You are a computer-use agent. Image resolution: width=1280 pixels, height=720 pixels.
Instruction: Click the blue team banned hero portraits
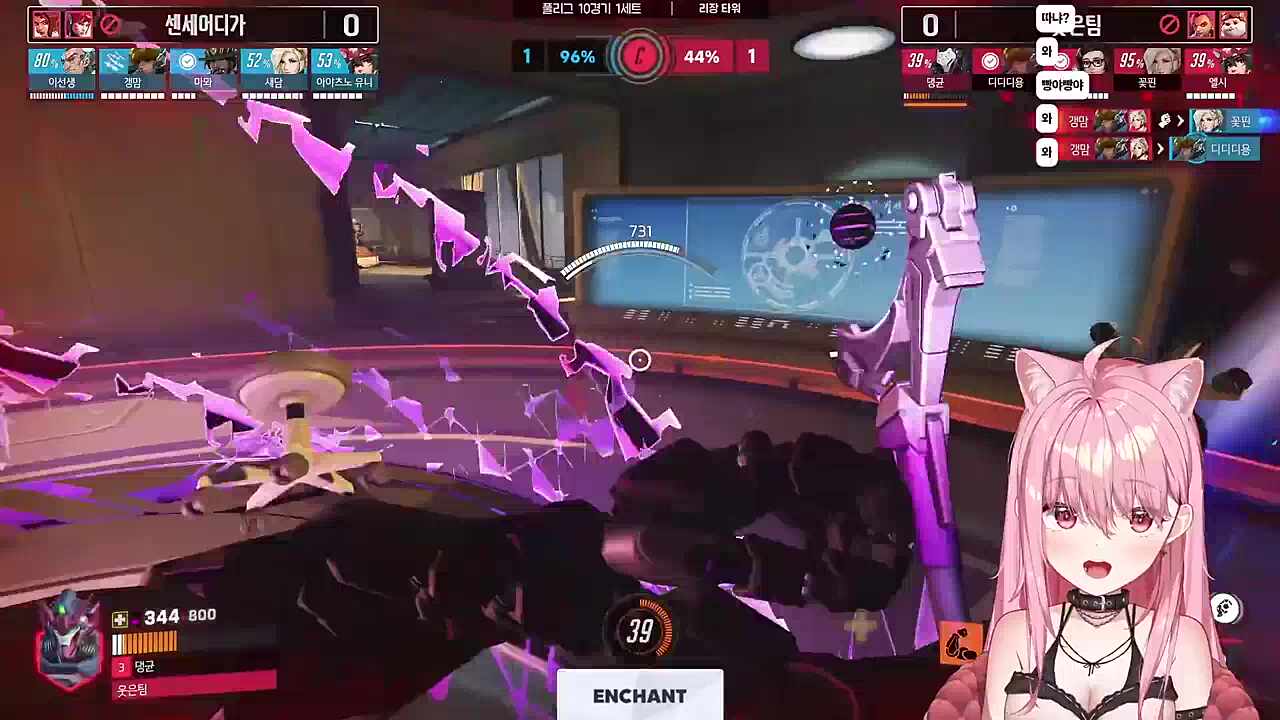pos(62,24)
